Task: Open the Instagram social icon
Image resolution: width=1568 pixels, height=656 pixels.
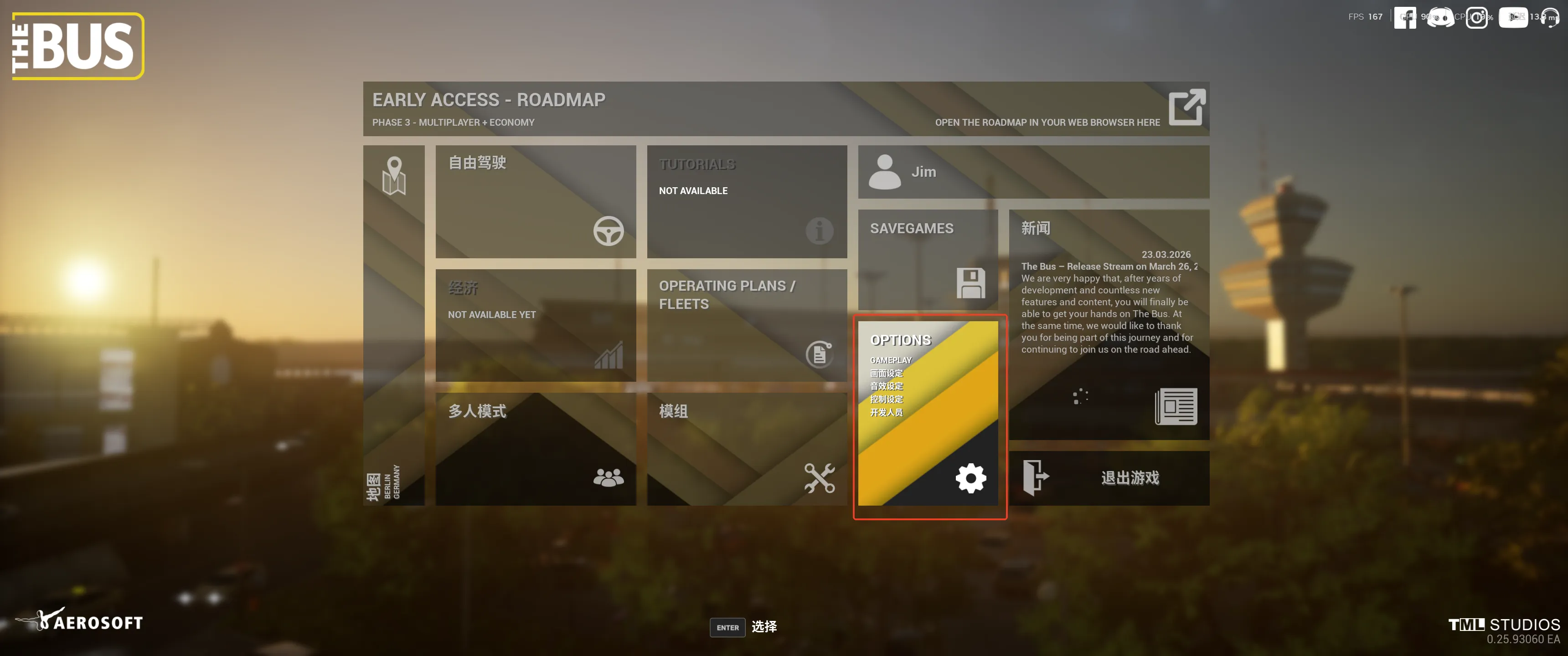Action: (x=1477, y=17)
